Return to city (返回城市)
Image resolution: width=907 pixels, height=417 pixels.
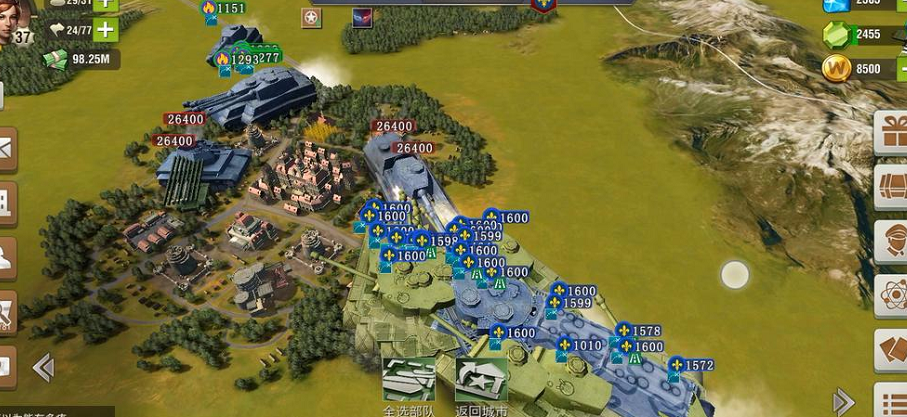[481, 385]
